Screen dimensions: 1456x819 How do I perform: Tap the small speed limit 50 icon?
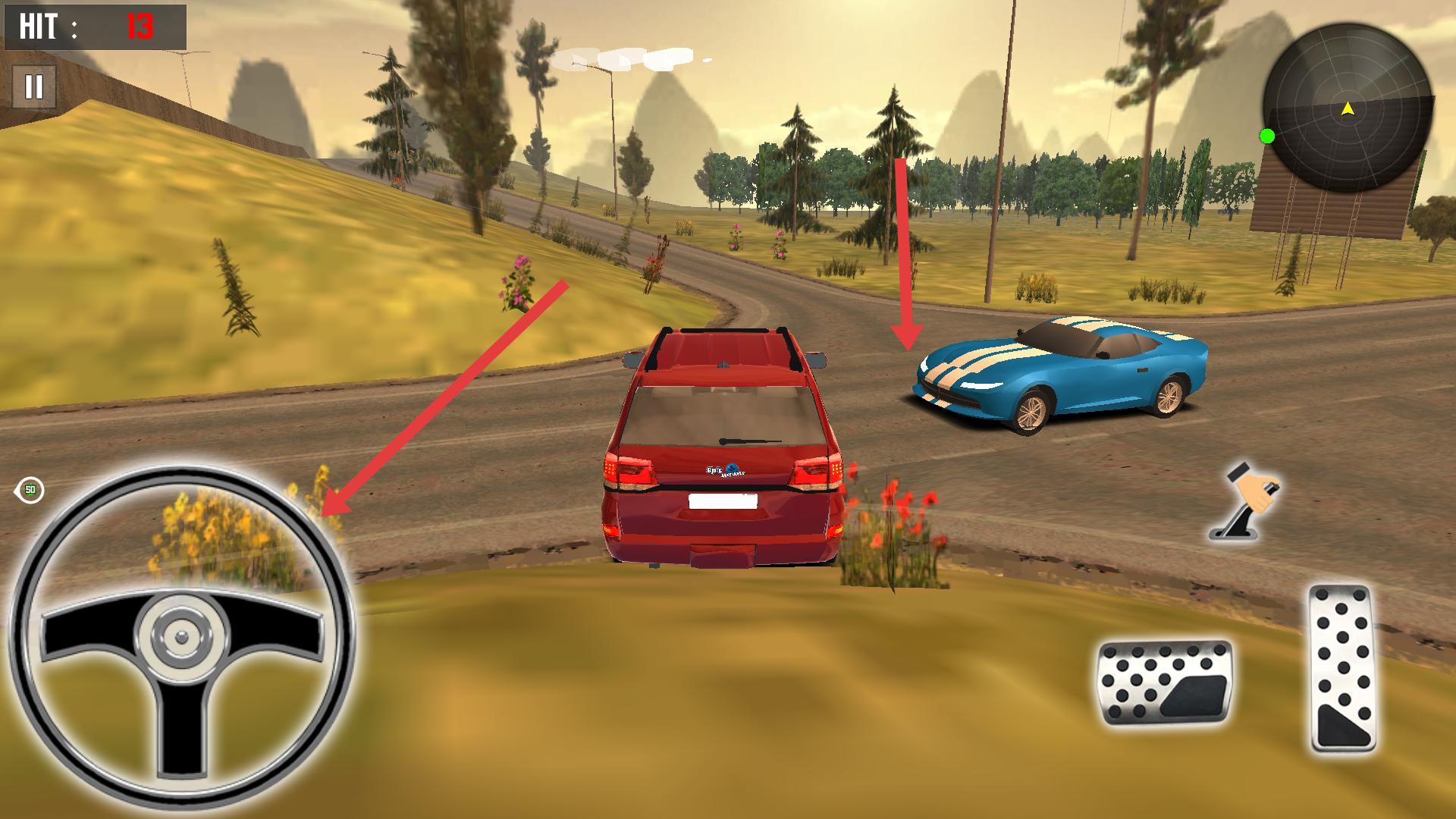coord(30,490)
